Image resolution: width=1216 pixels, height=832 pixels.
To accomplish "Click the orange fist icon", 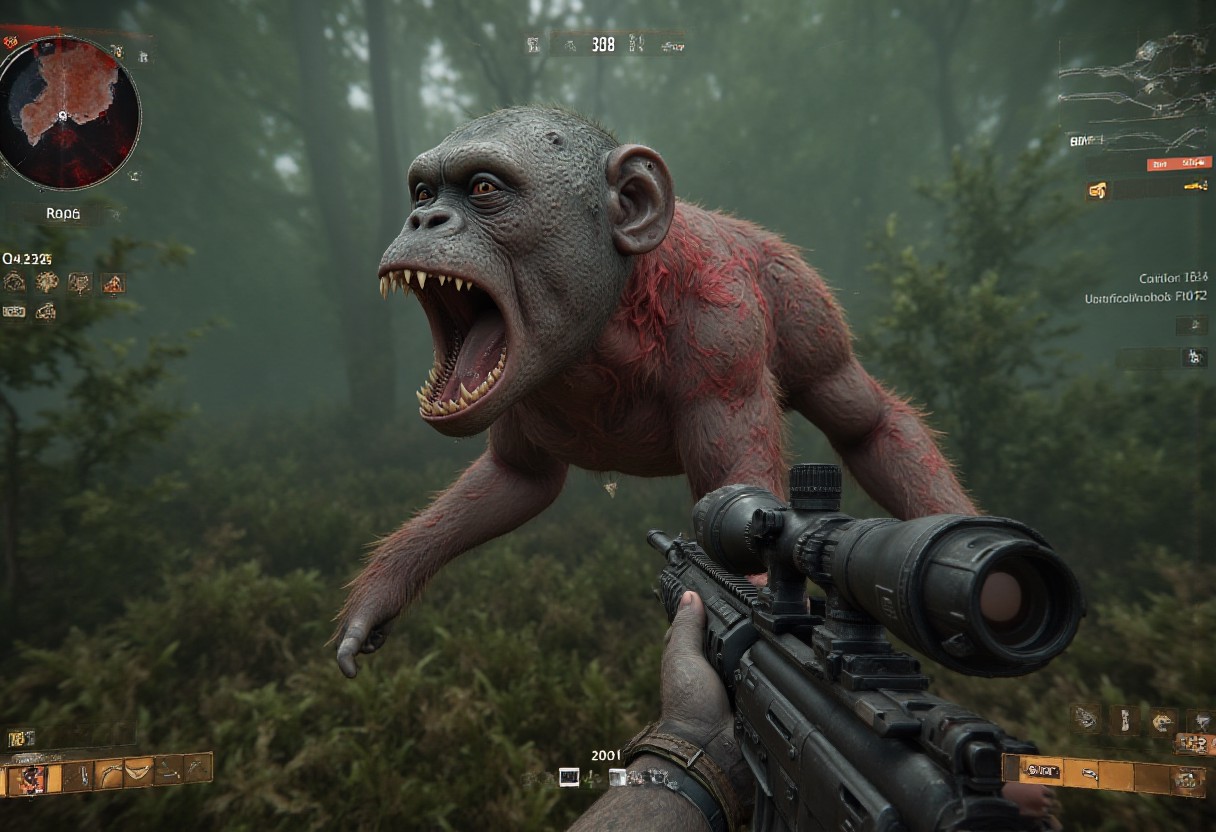I will click(x=1098, y=189).
